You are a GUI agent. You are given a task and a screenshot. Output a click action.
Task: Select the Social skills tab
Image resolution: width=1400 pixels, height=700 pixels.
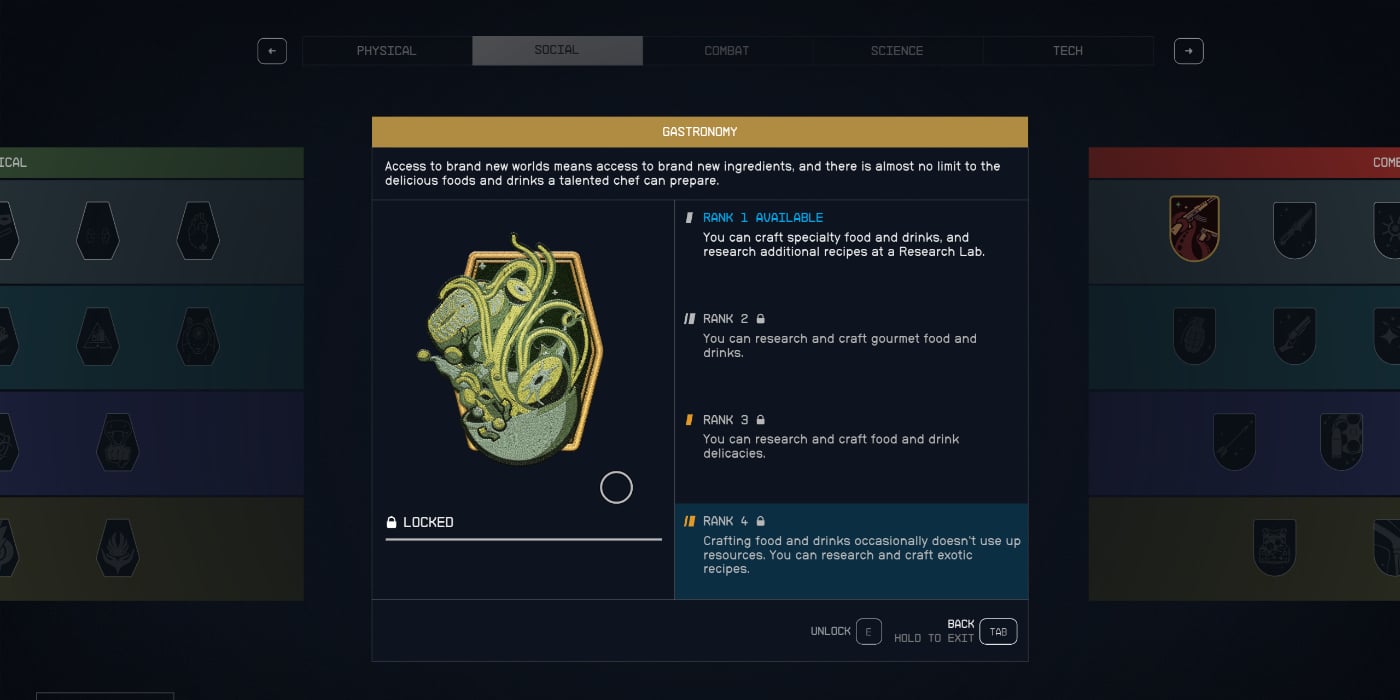[x=557, y=51]
